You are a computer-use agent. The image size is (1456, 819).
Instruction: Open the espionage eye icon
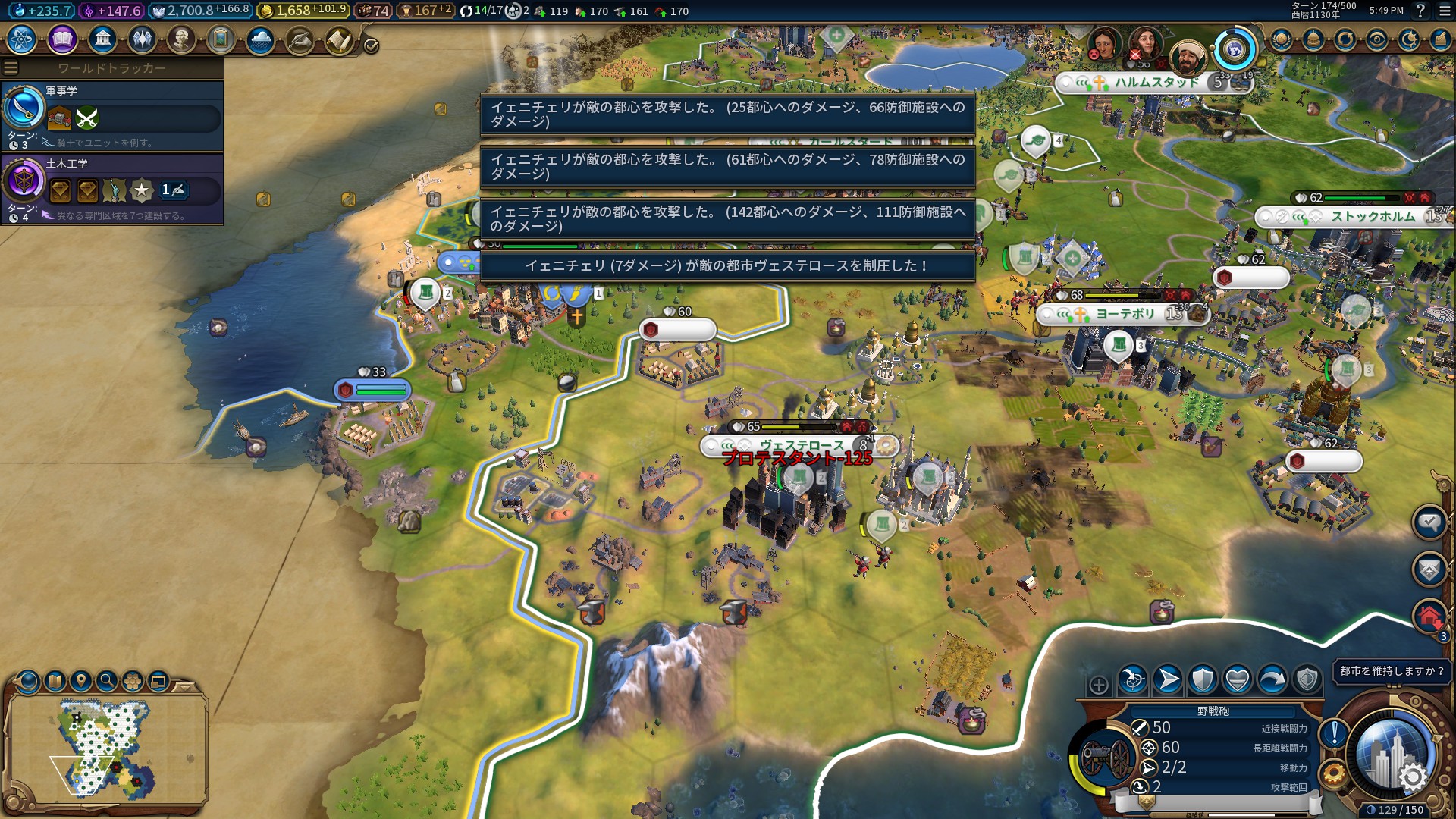1377,39
